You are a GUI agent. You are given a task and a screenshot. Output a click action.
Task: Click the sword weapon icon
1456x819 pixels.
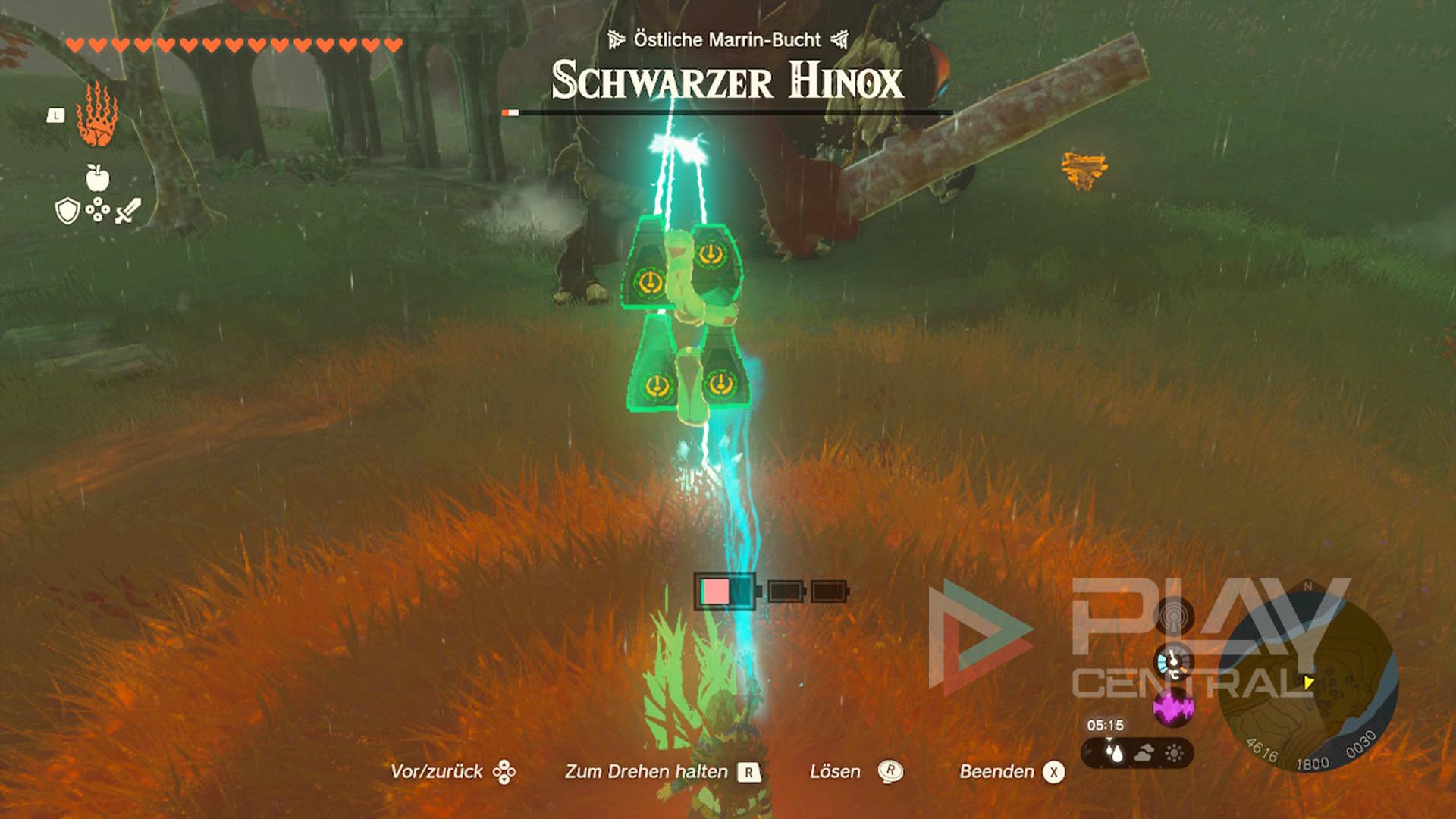point(126,209)
